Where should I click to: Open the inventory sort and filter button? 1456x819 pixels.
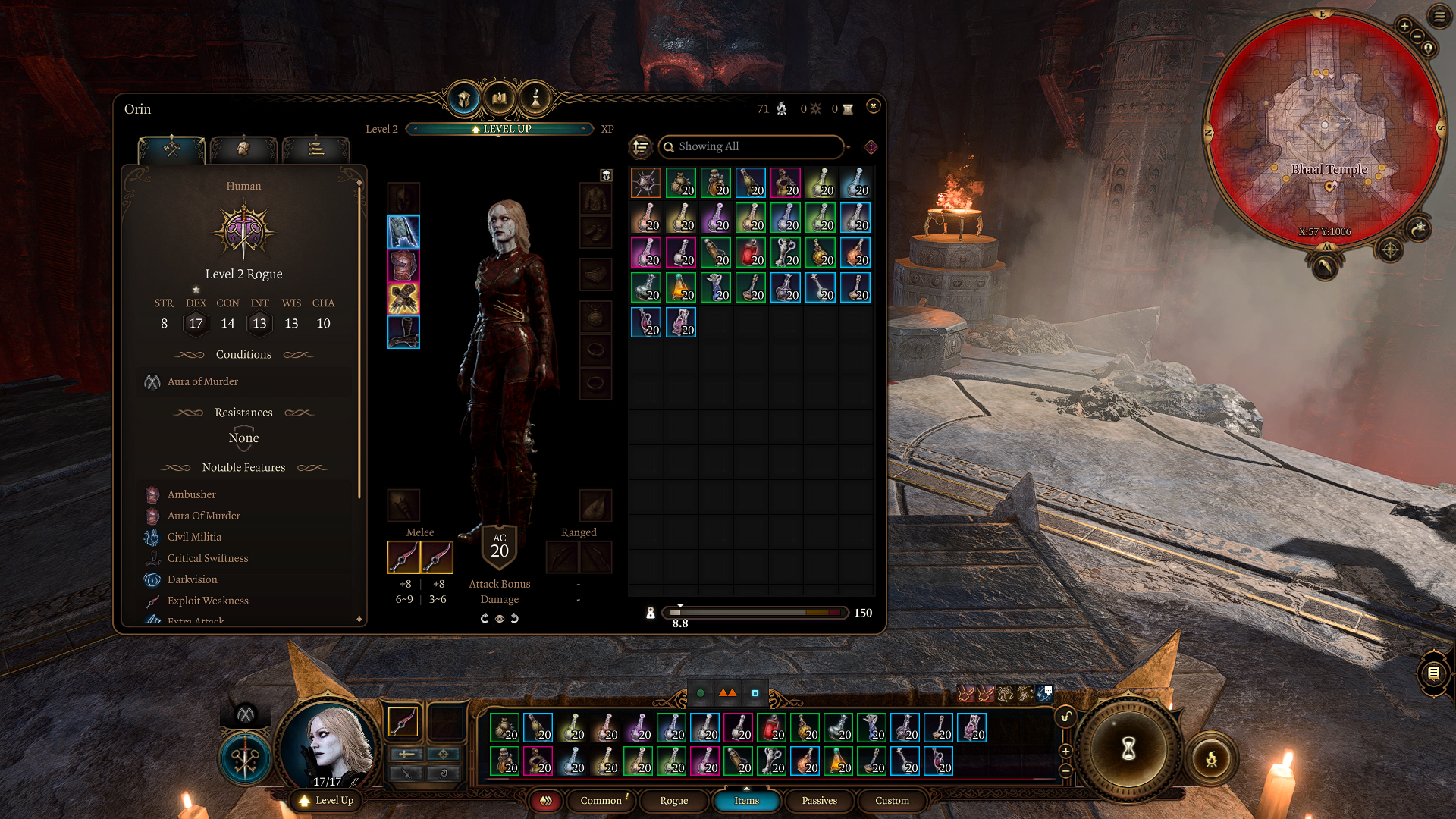point(641,146)
